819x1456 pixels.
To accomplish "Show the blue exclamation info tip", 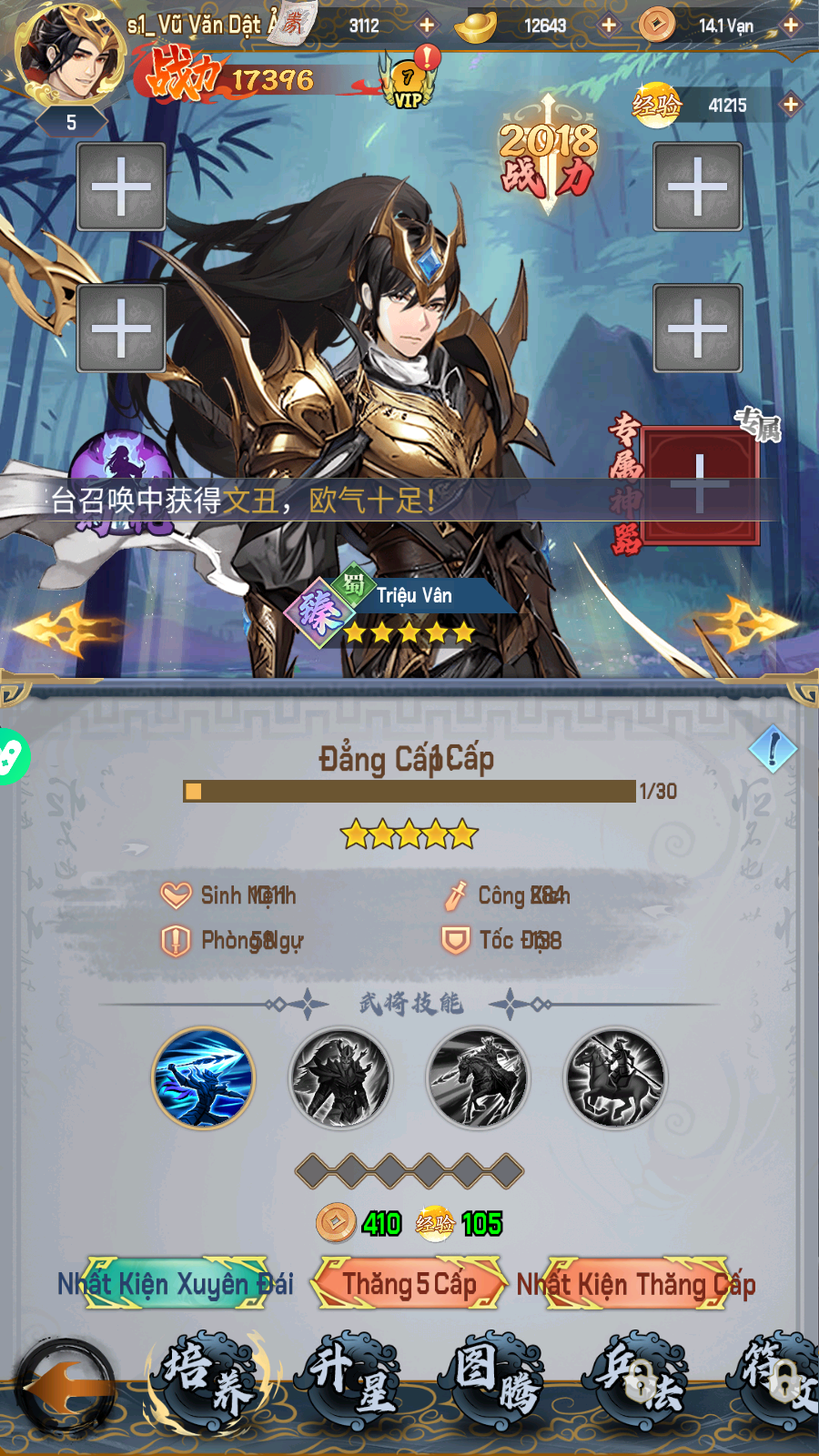I will 773,749.
